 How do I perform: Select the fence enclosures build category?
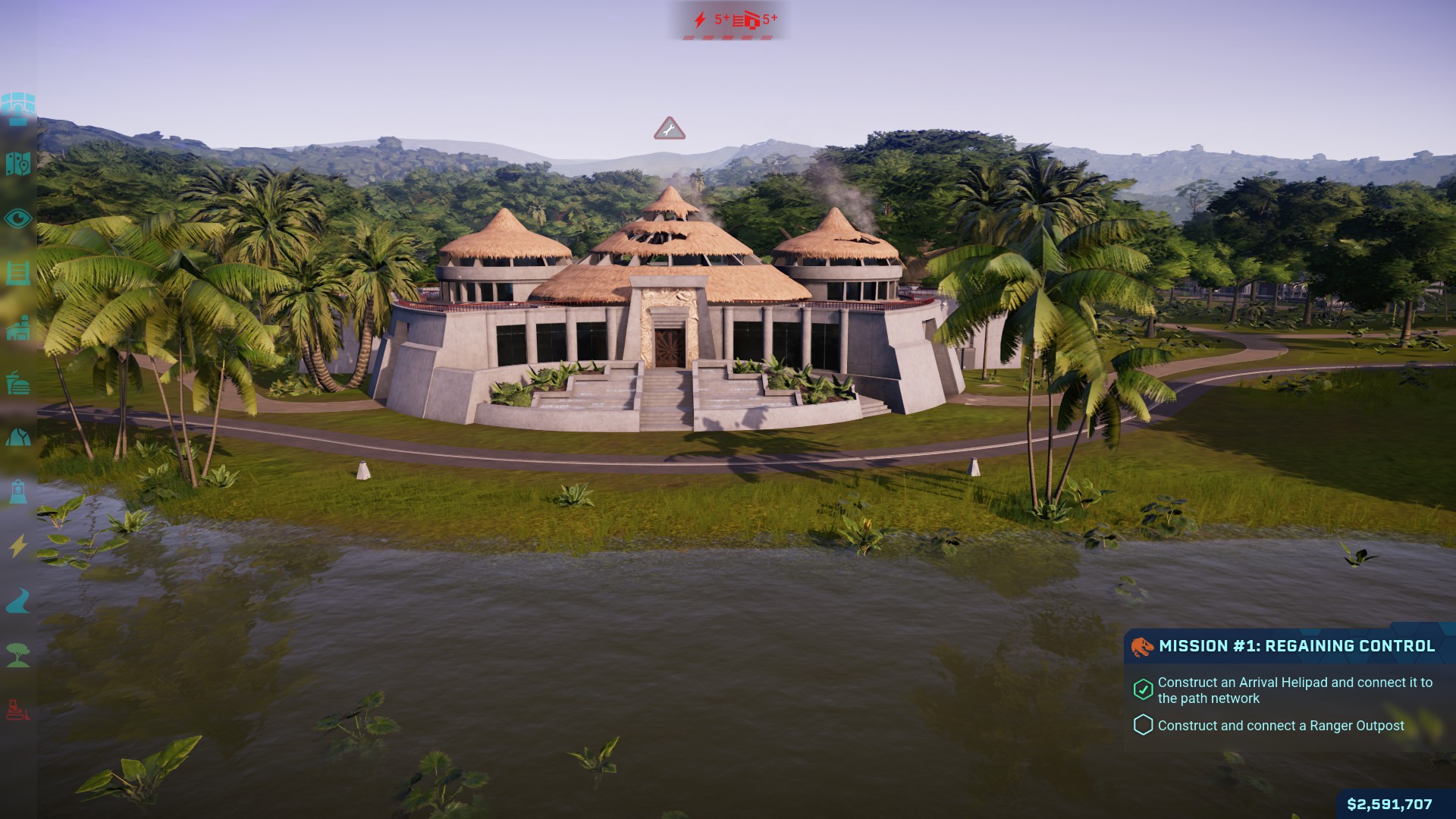point(18,273)
